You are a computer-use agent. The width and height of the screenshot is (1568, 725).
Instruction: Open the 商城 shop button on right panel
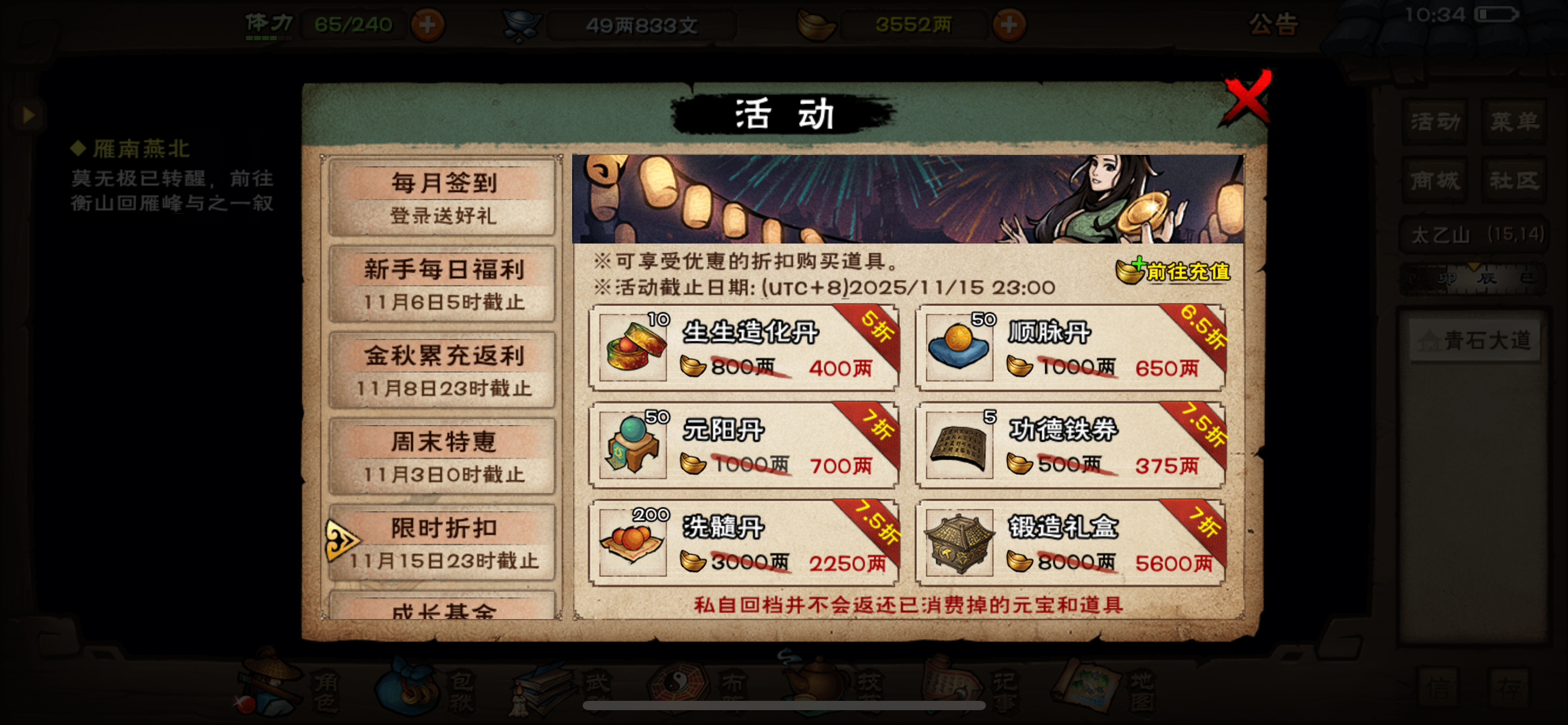point(1434,180)
